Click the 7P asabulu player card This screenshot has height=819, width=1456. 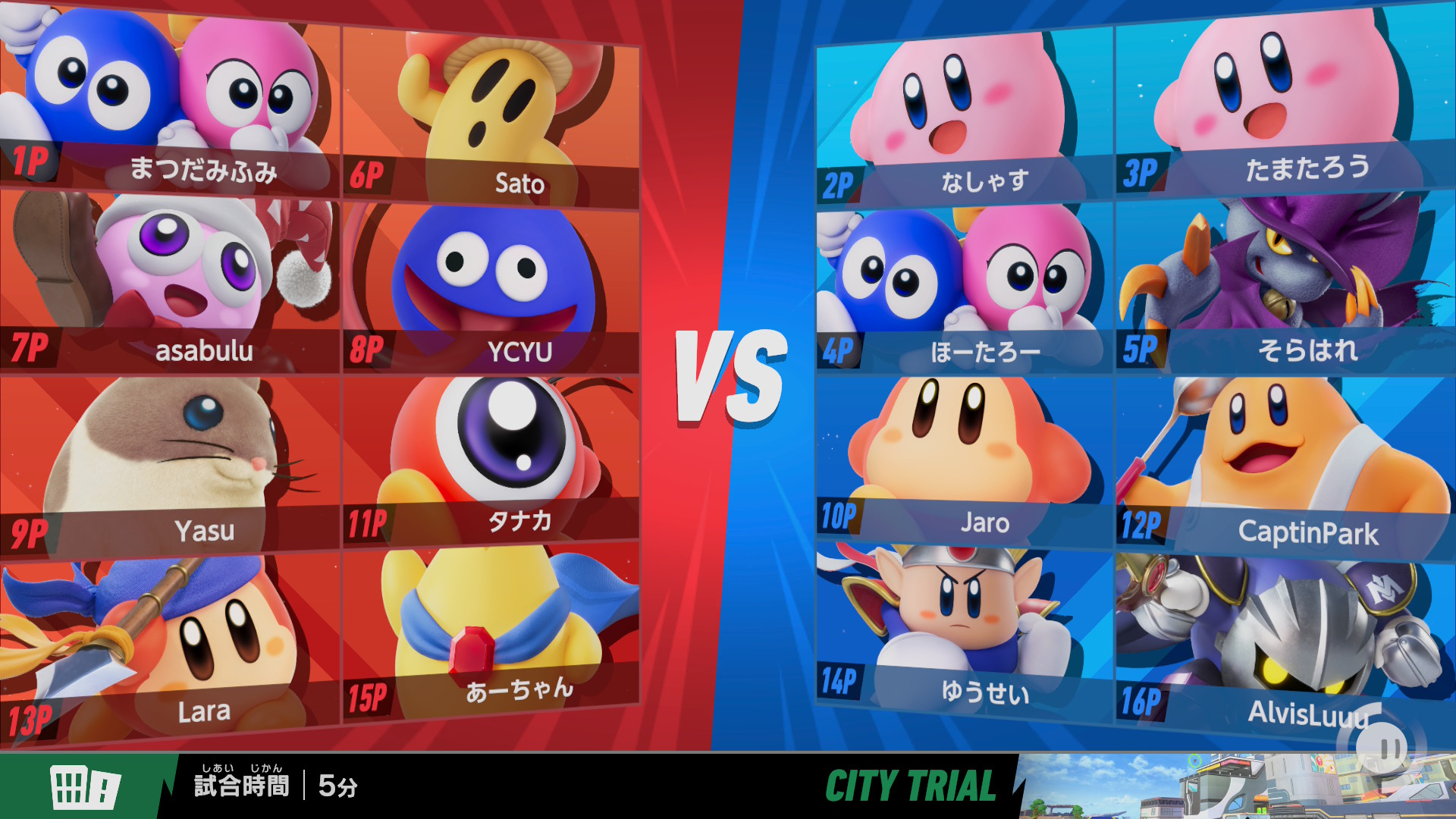[170, 281]
